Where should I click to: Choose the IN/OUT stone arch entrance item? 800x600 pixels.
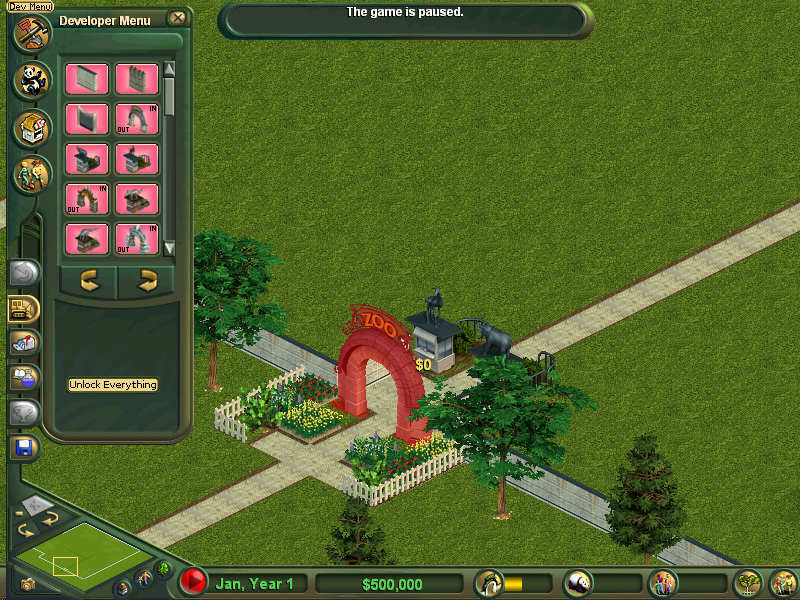click(x=137, y=119)
